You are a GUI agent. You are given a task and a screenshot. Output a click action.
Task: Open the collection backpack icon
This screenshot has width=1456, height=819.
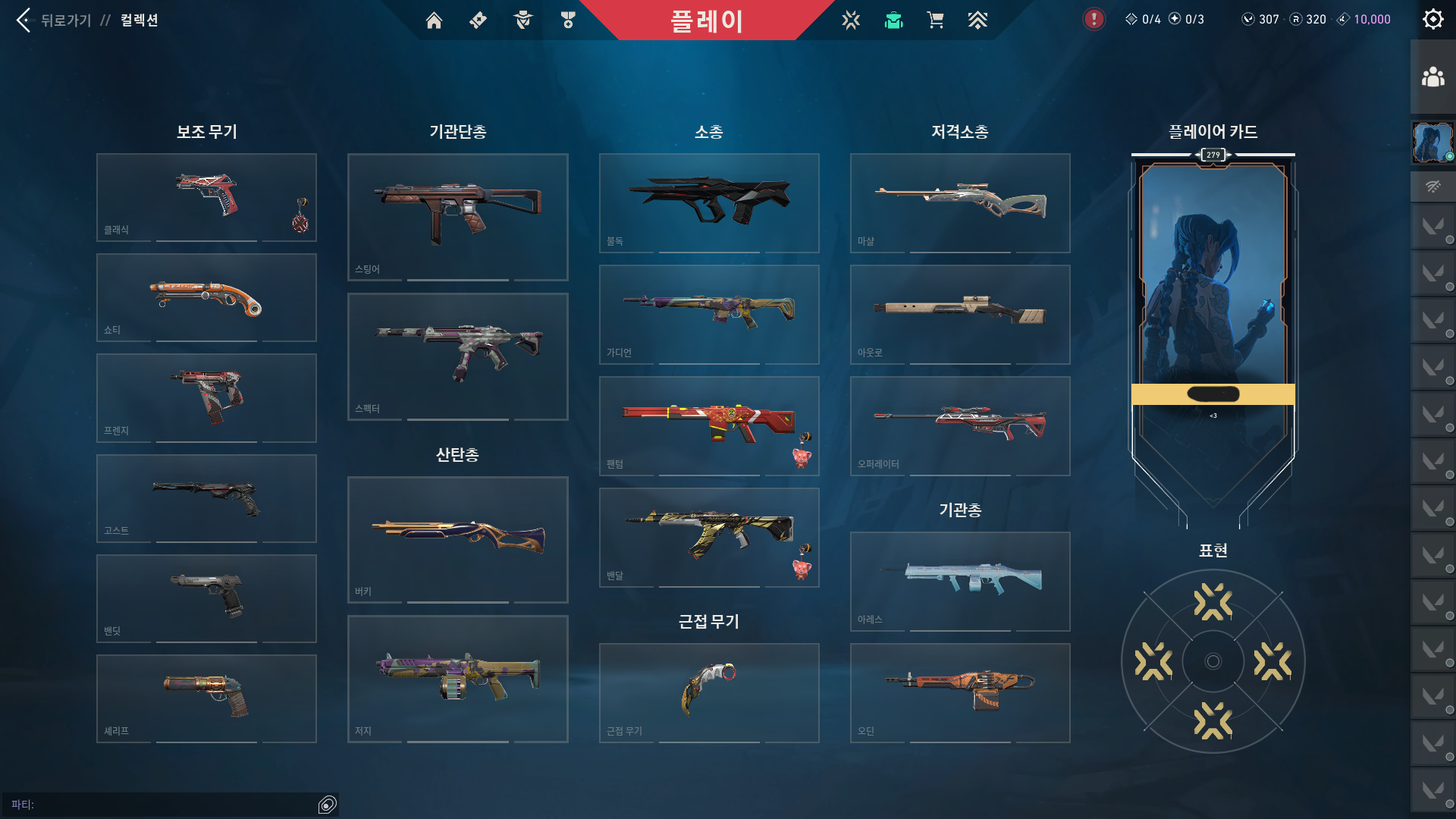(x=893, y=20)
